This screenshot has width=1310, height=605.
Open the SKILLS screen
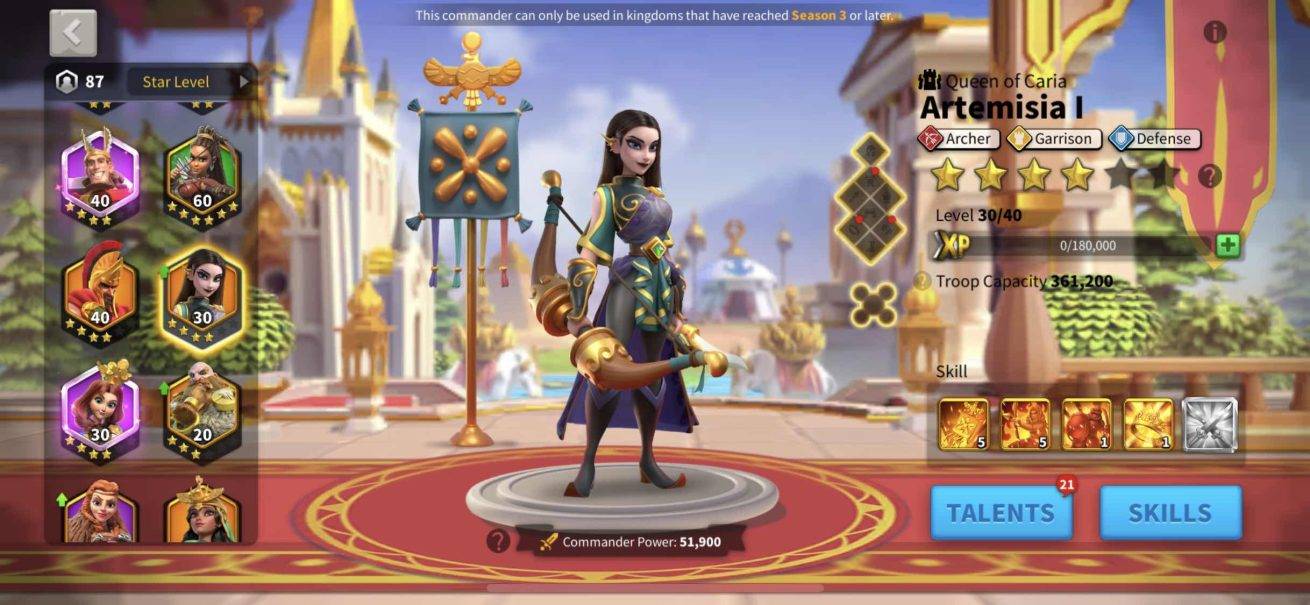point(1170,513)
